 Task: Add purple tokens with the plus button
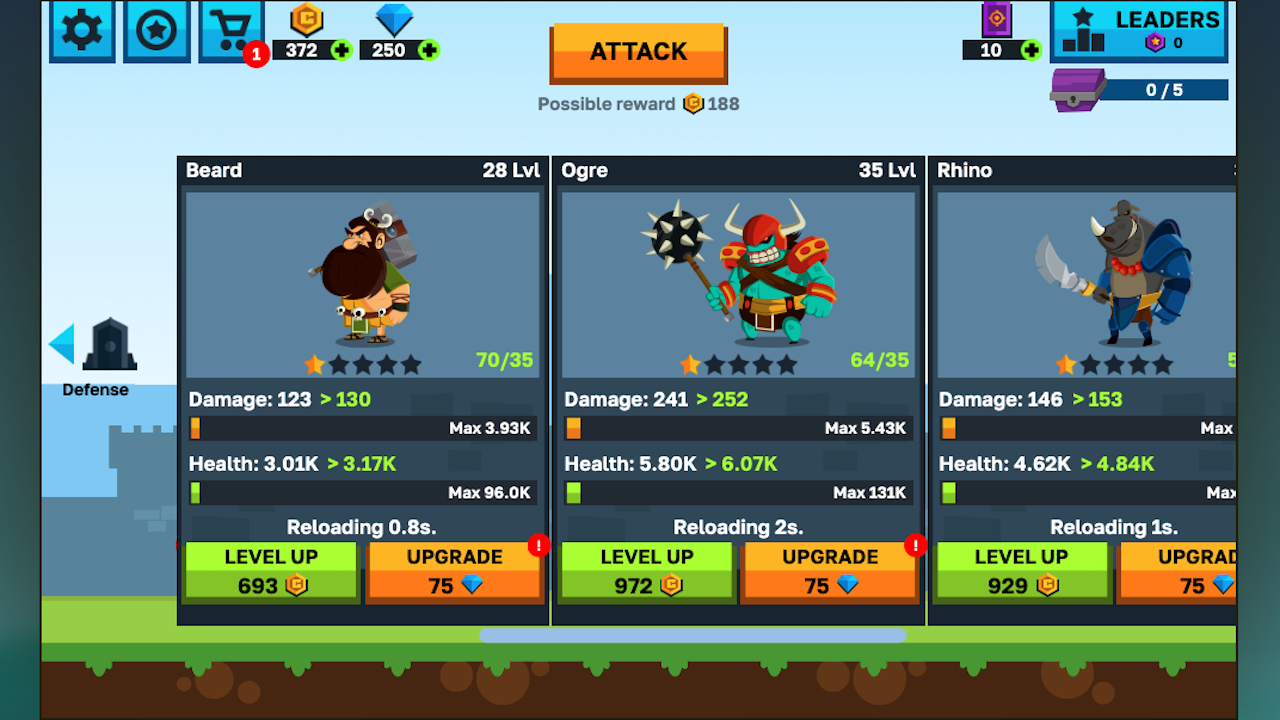click(x=1029, y=50)
